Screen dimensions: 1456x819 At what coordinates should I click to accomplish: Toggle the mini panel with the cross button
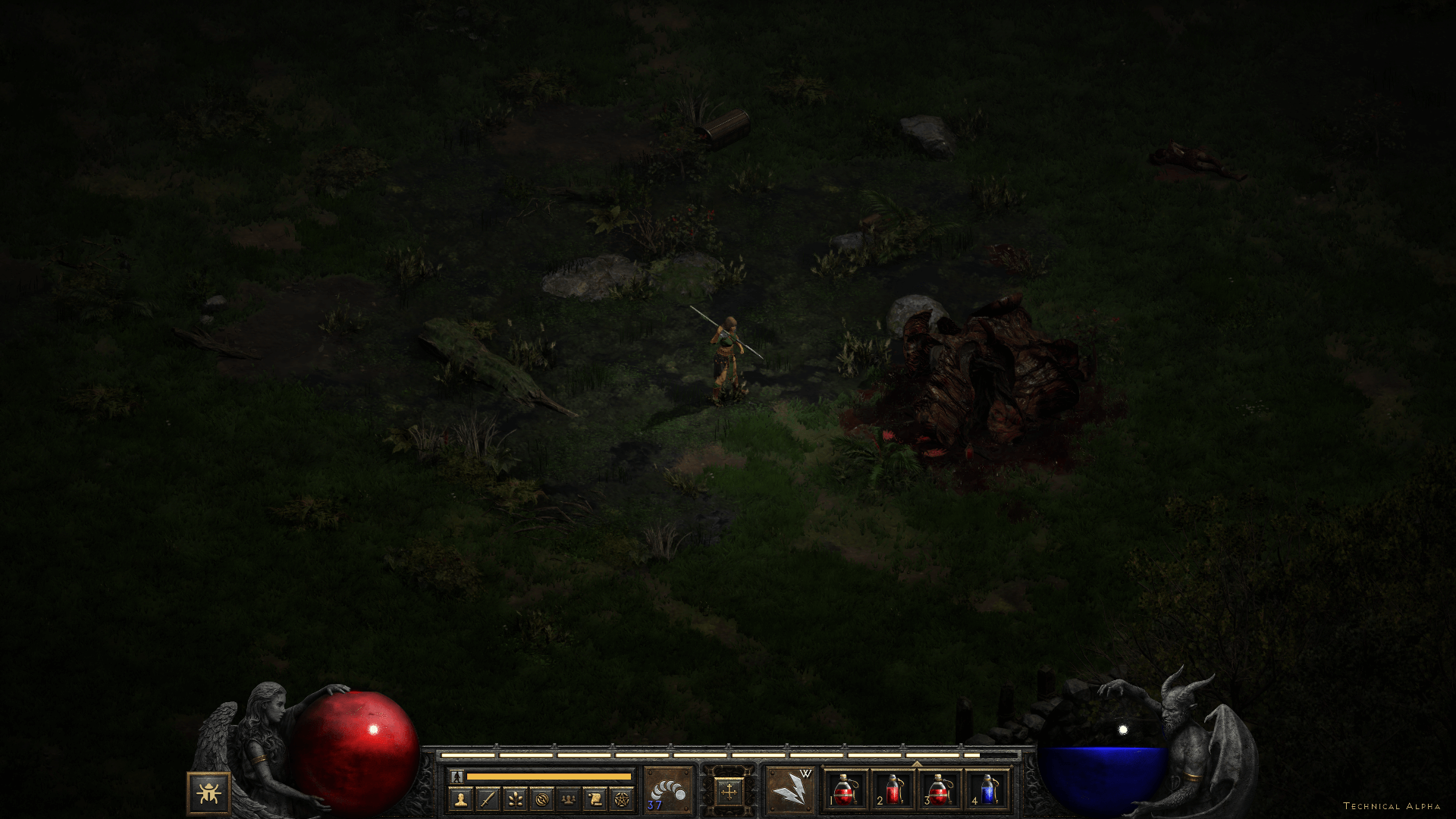coord(729,792)
